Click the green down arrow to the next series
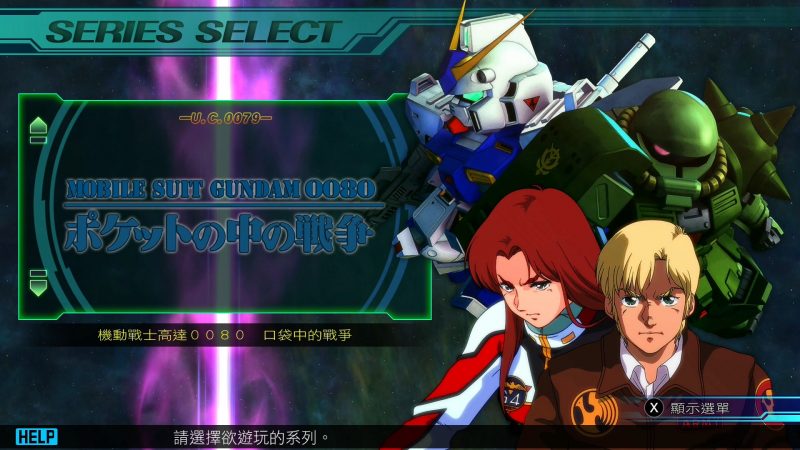The image size is (800, 450). (x=38, y=288)
